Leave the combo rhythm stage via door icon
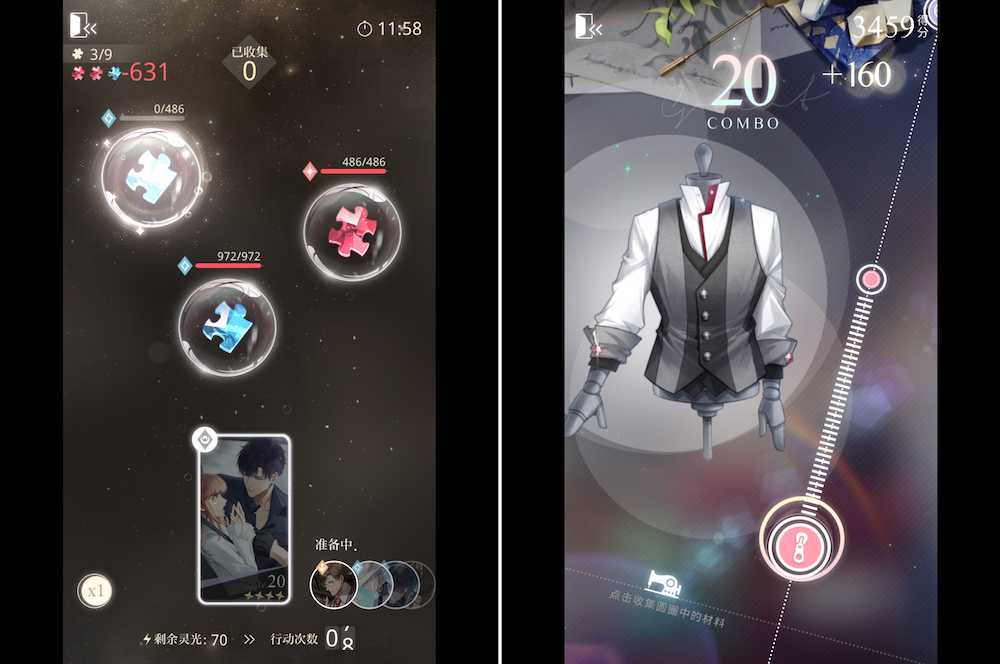 [588, 27]
